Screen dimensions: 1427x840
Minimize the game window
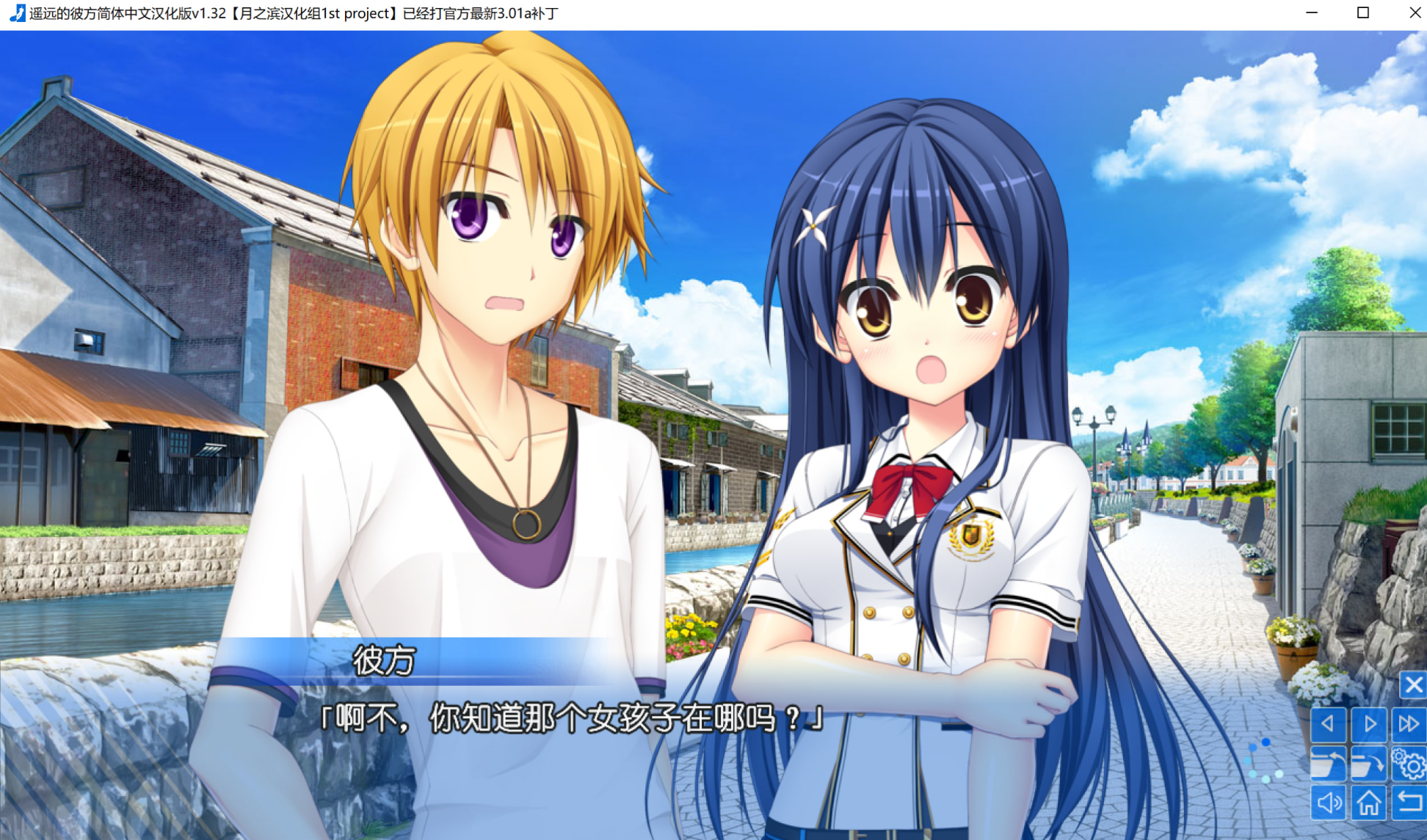(1311, 12)
